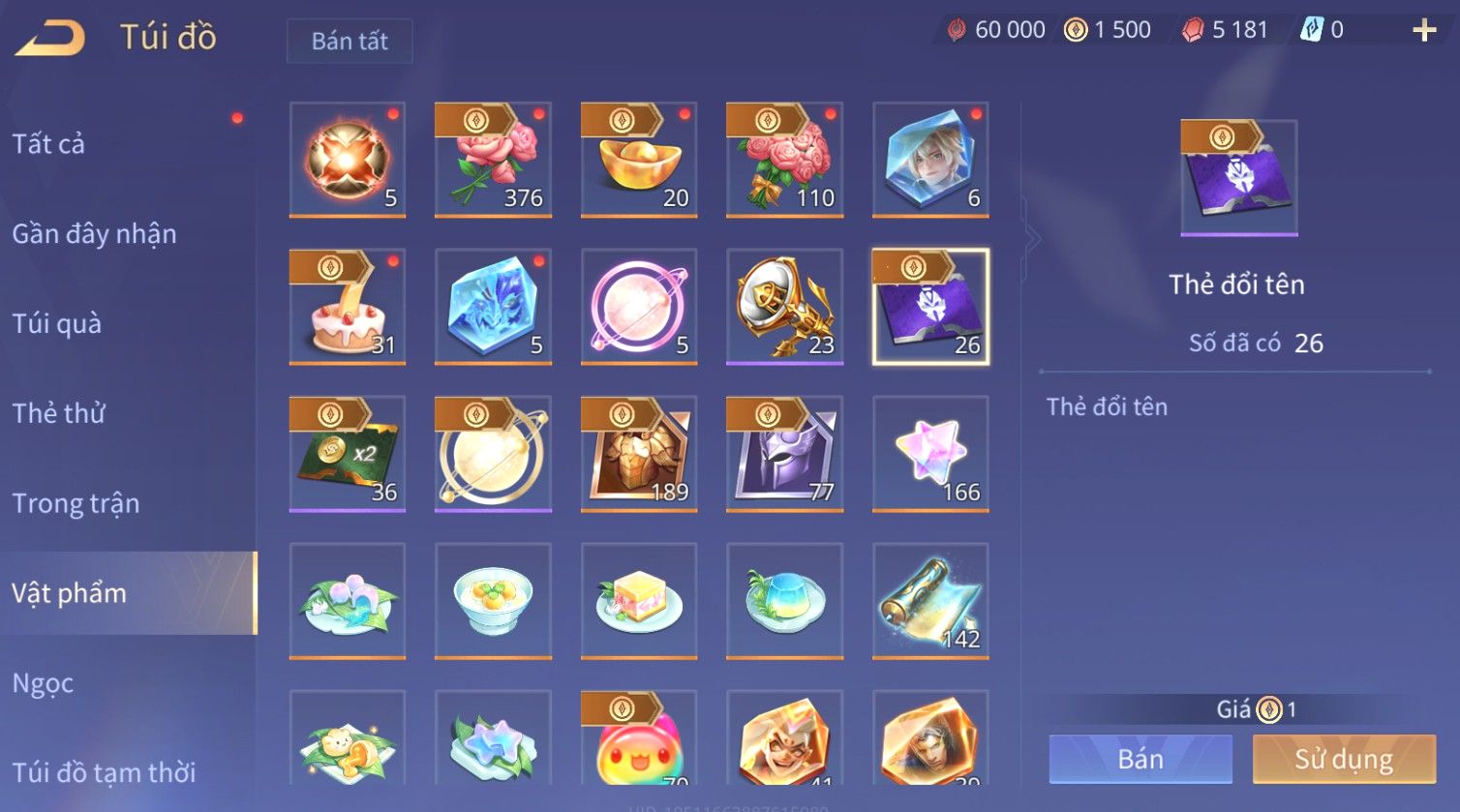The height and width of the screenshot is (812, 1460).
Task: Select the pink star crystal item
Action: [x=930, y=454]
